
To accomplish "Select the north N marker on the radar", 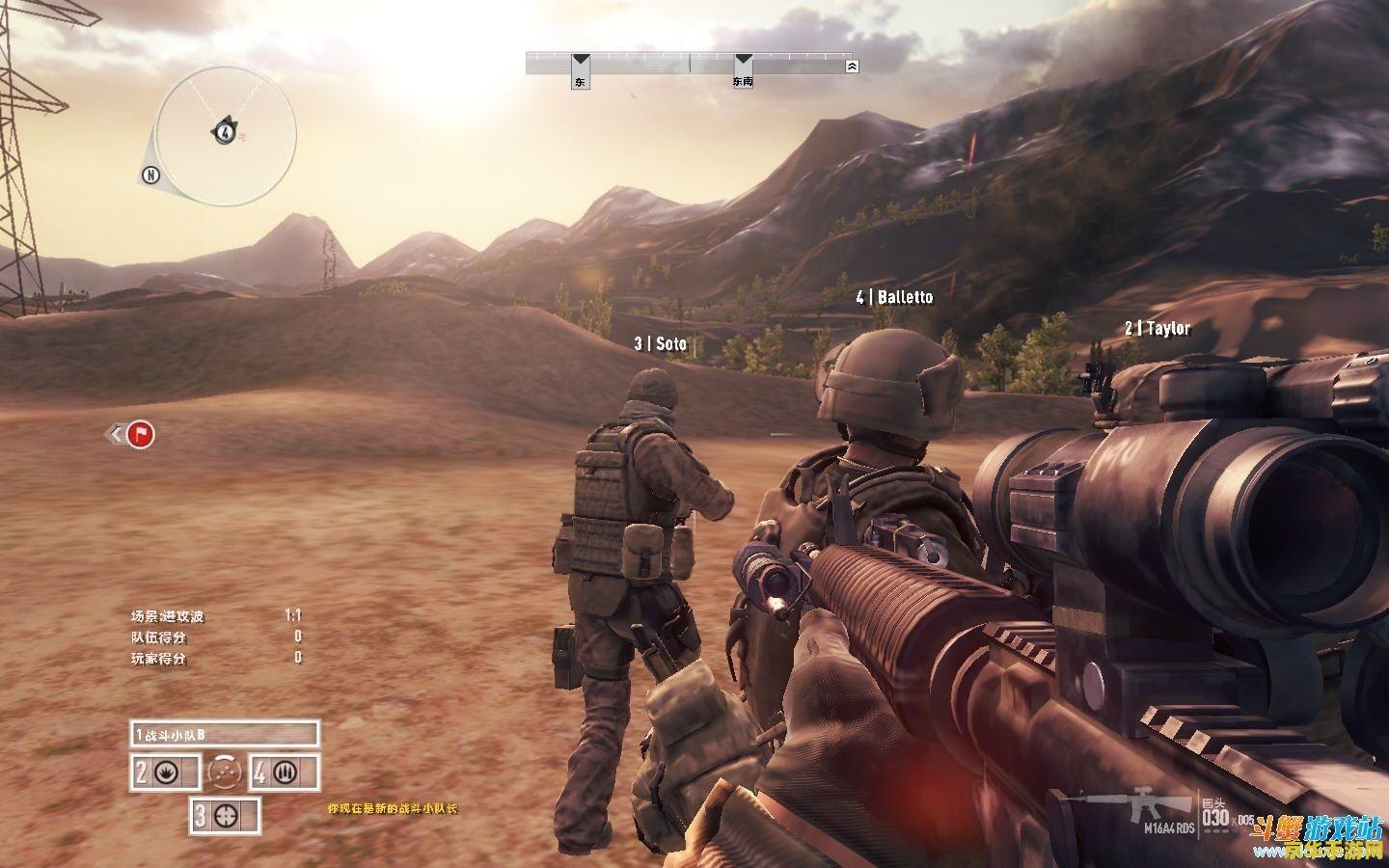I will coord(150,175).
